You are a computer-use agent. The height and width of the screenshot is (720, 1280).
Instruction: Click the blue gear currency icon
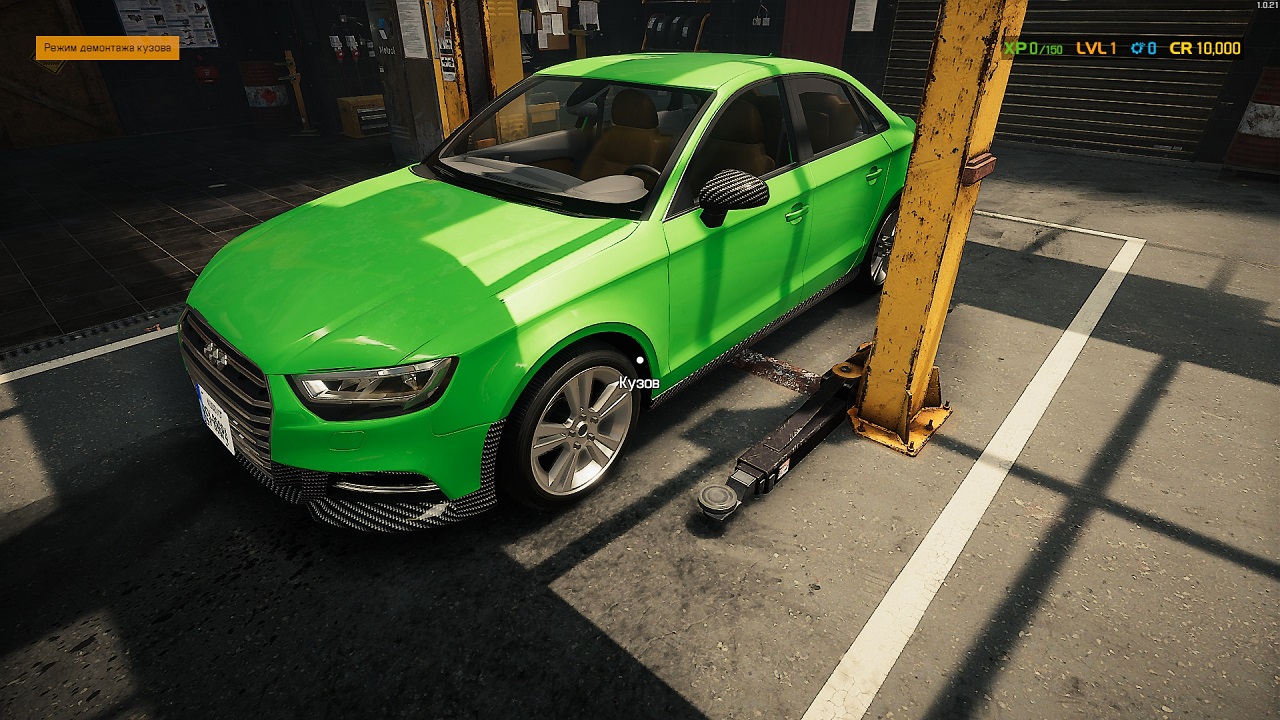1137,48
